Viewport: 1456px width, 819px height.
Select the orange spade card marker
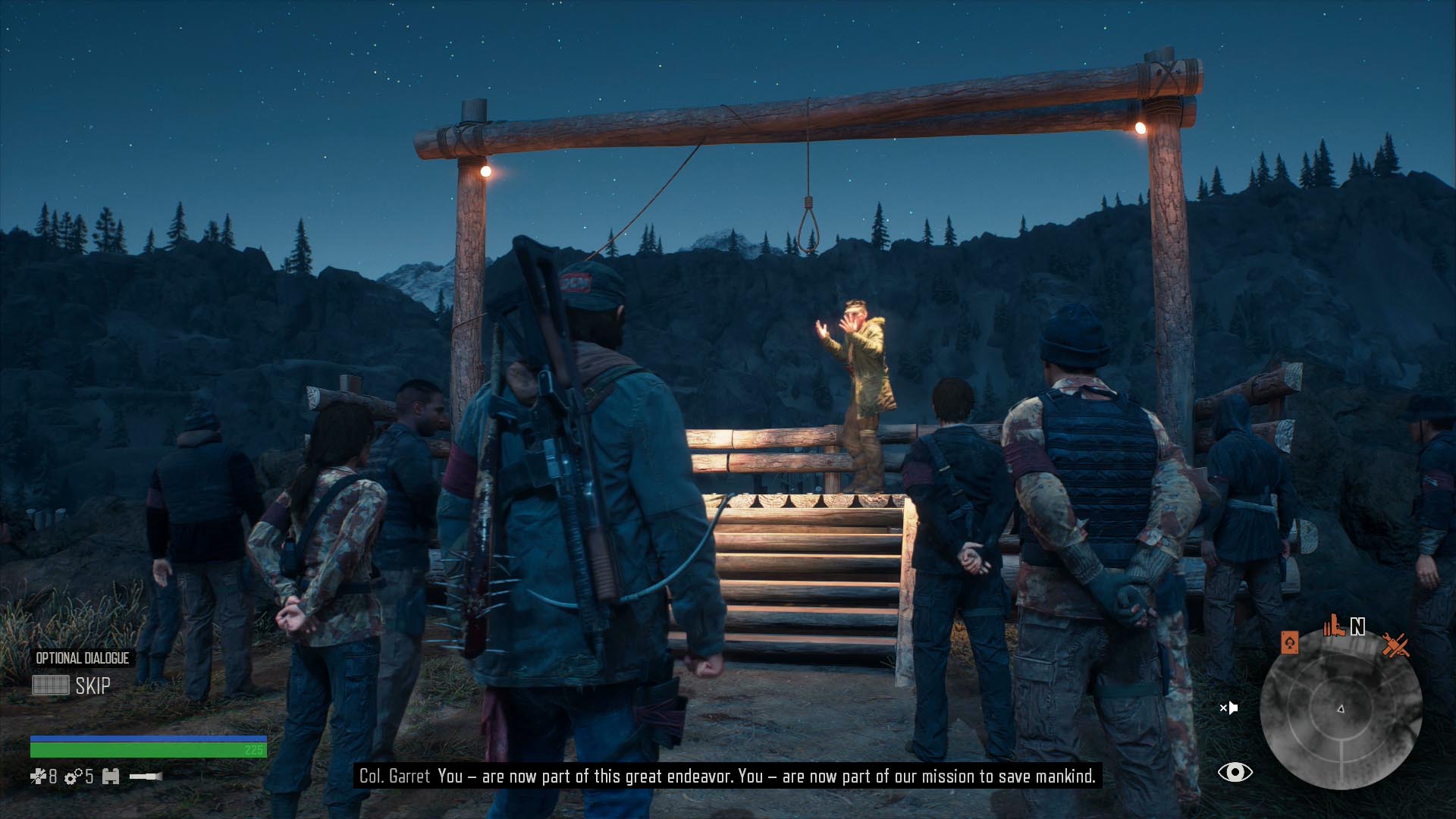click(1289, 643)
